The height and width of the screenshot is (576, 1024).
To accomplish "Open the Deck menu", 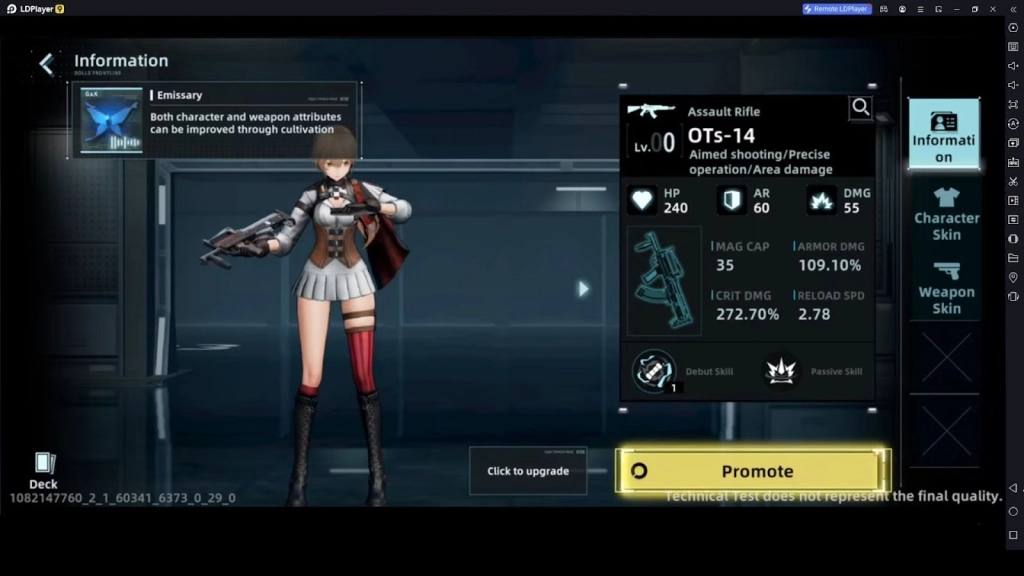I will pyautogui.click(x=43, y=470).
